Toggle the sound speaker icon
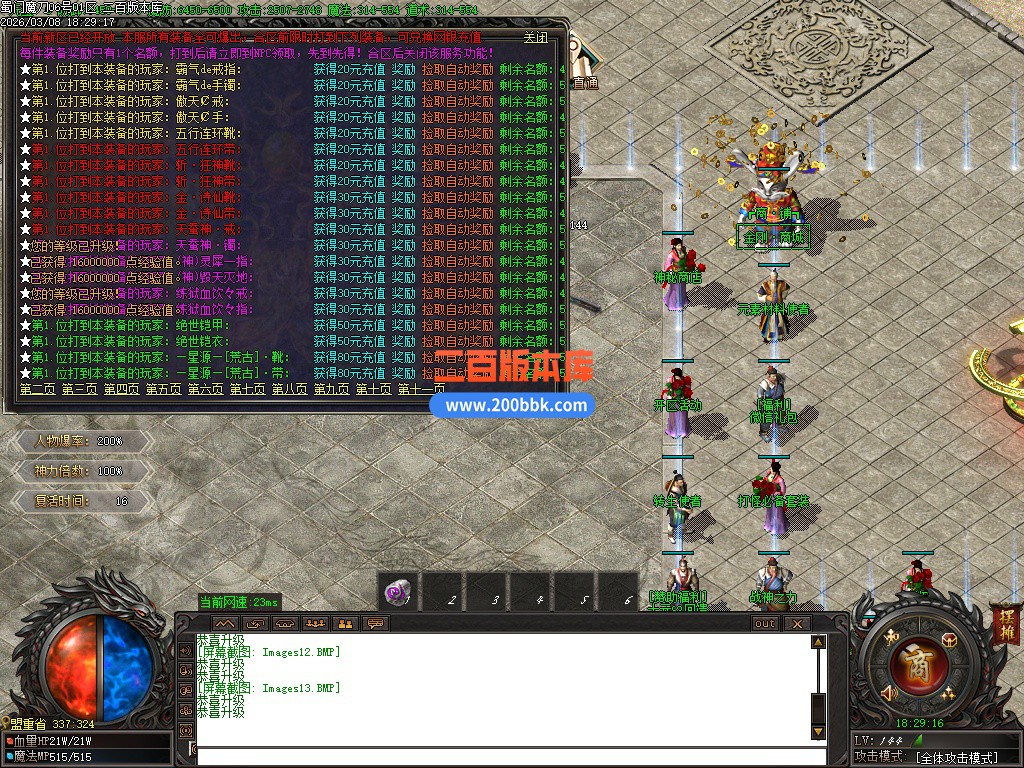1024x768 pixels. (x=887, y=693)
